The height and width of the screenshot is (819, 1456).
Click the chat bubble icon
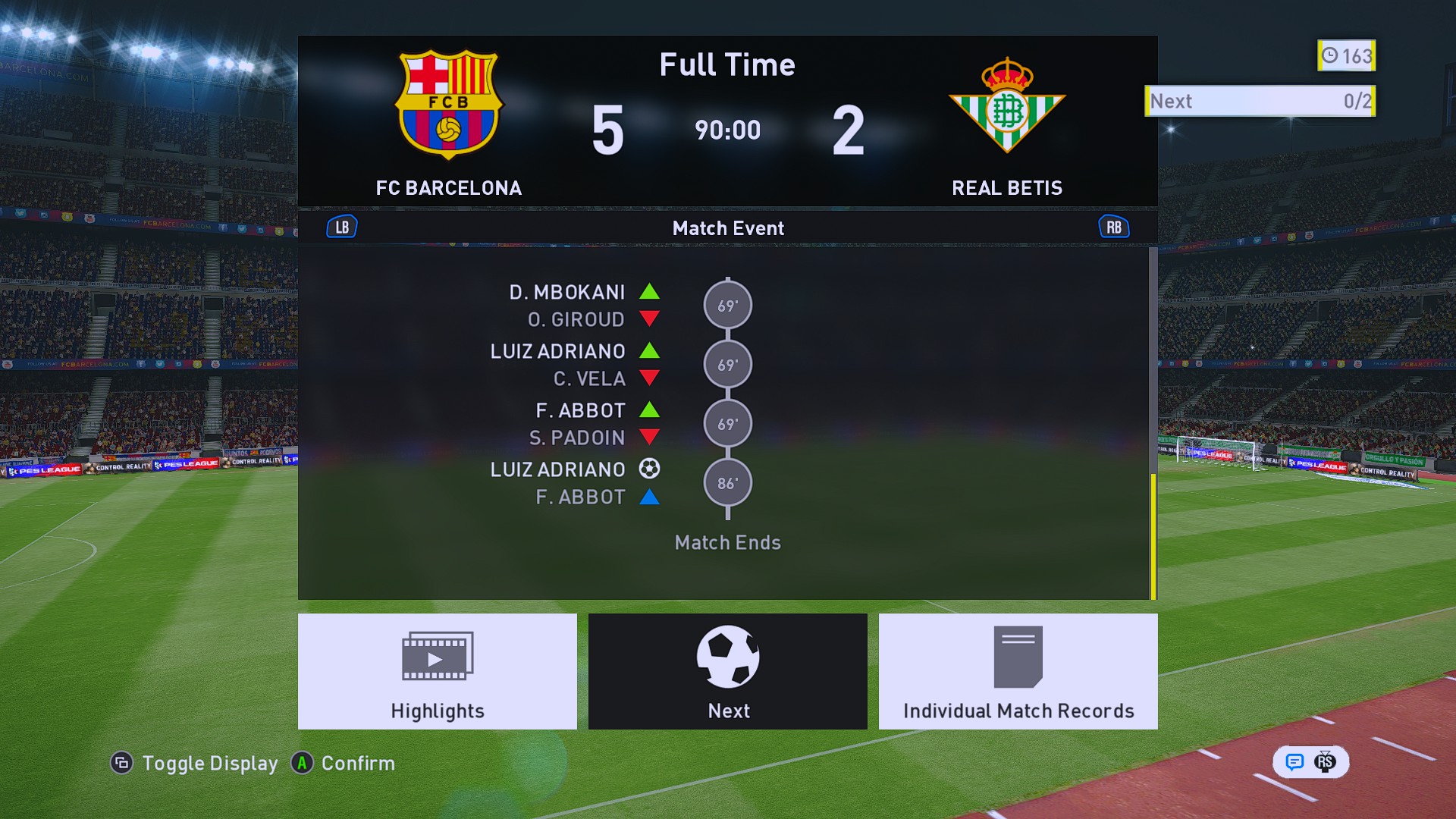(1294, 761)
